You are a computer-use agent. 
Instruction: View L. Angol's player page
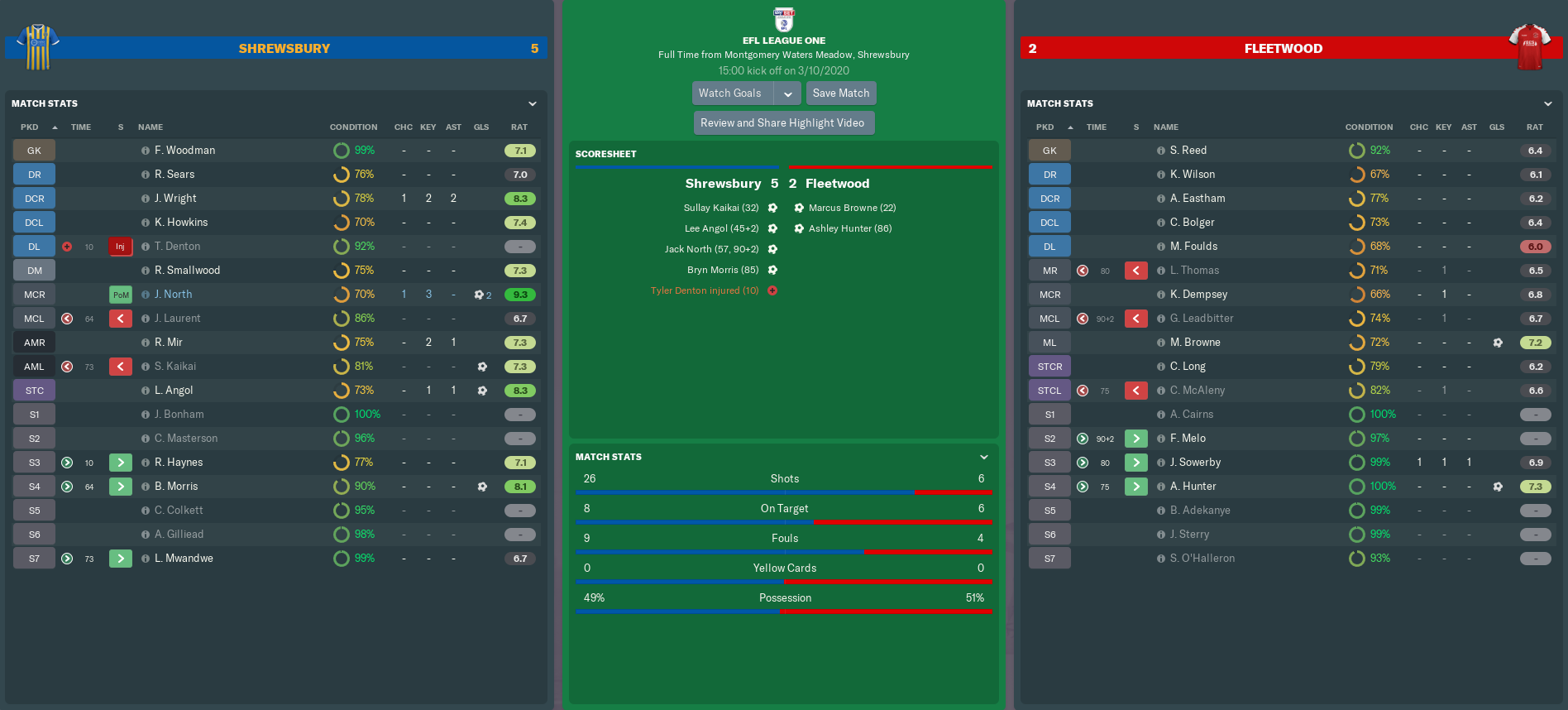click(x=174, y=391)
